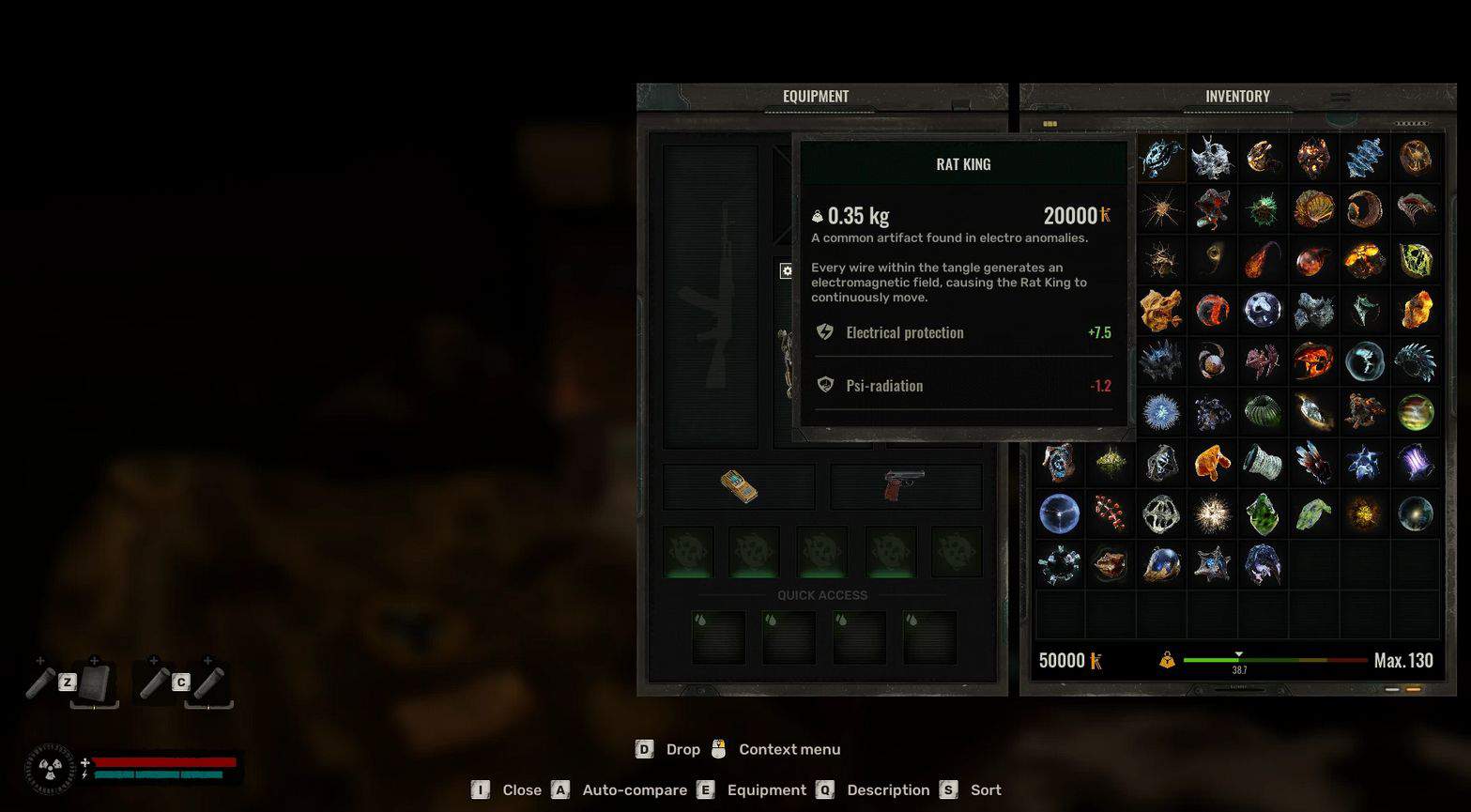Select the red beaded strand artifact
Screen dimensions: 1471x812
pyautogui.click(x=1111, y=513)
